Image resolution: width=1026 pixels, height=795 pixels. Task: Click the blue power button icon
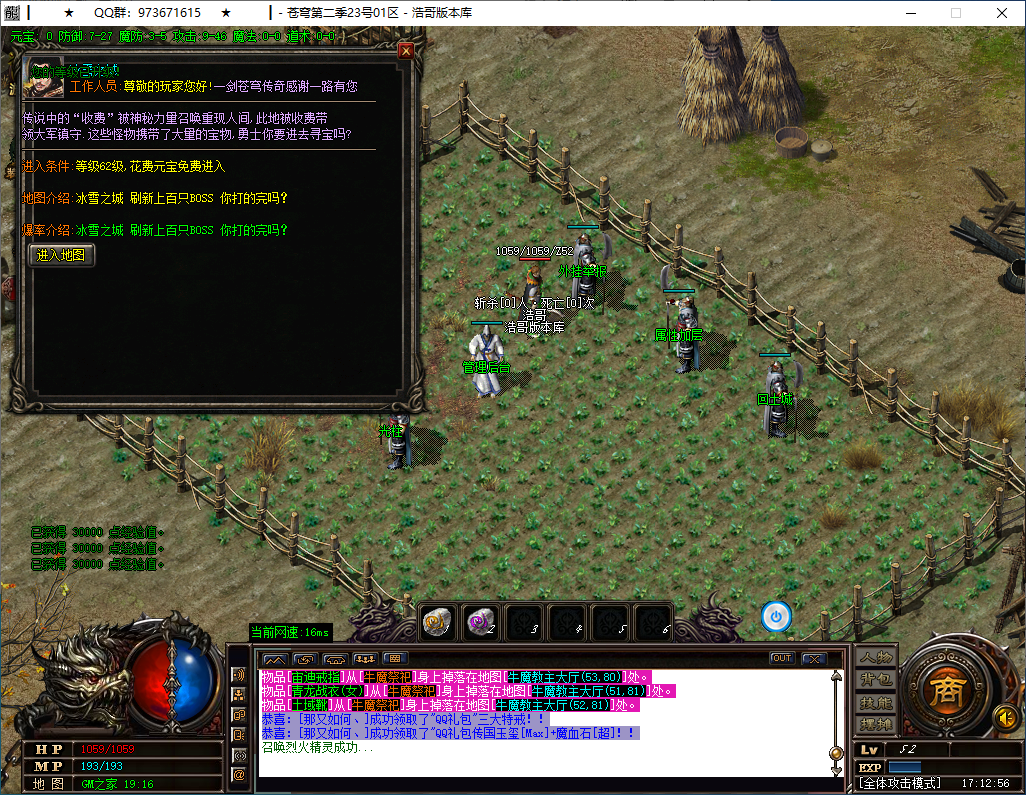tap(776, 616)
